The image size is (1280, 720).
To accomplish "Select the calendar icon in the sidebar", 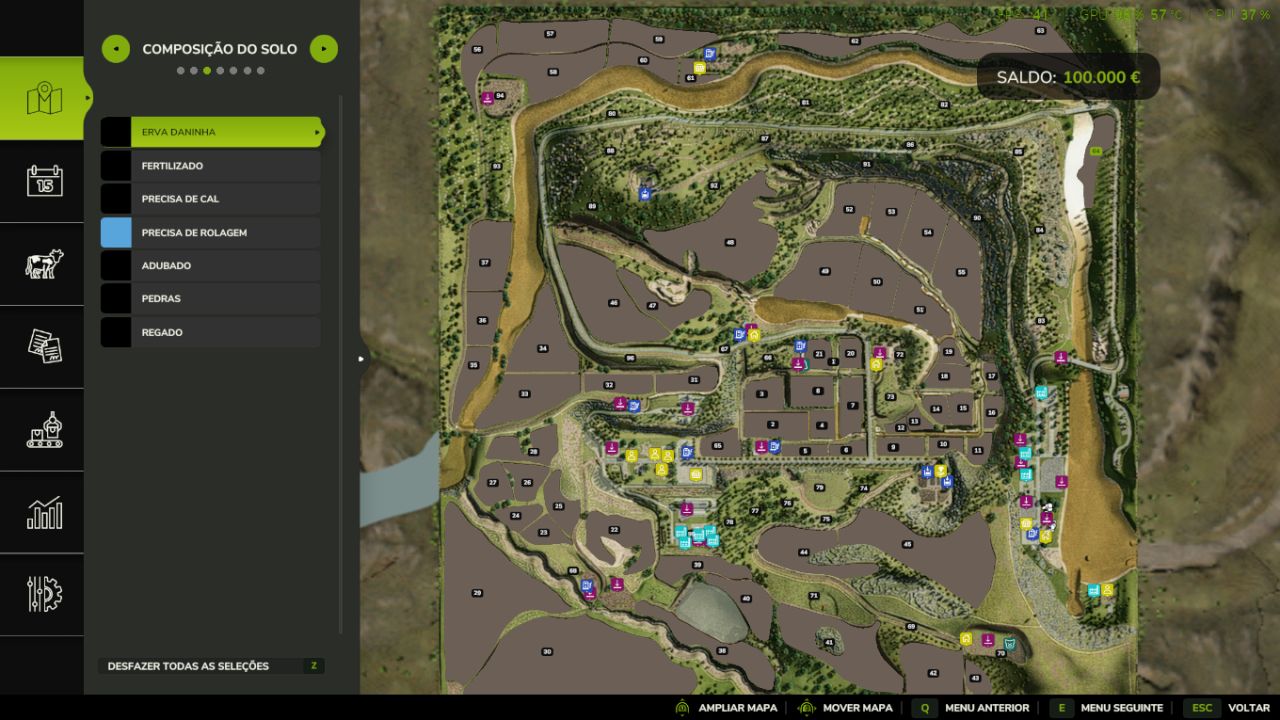I will click(42, 182).
